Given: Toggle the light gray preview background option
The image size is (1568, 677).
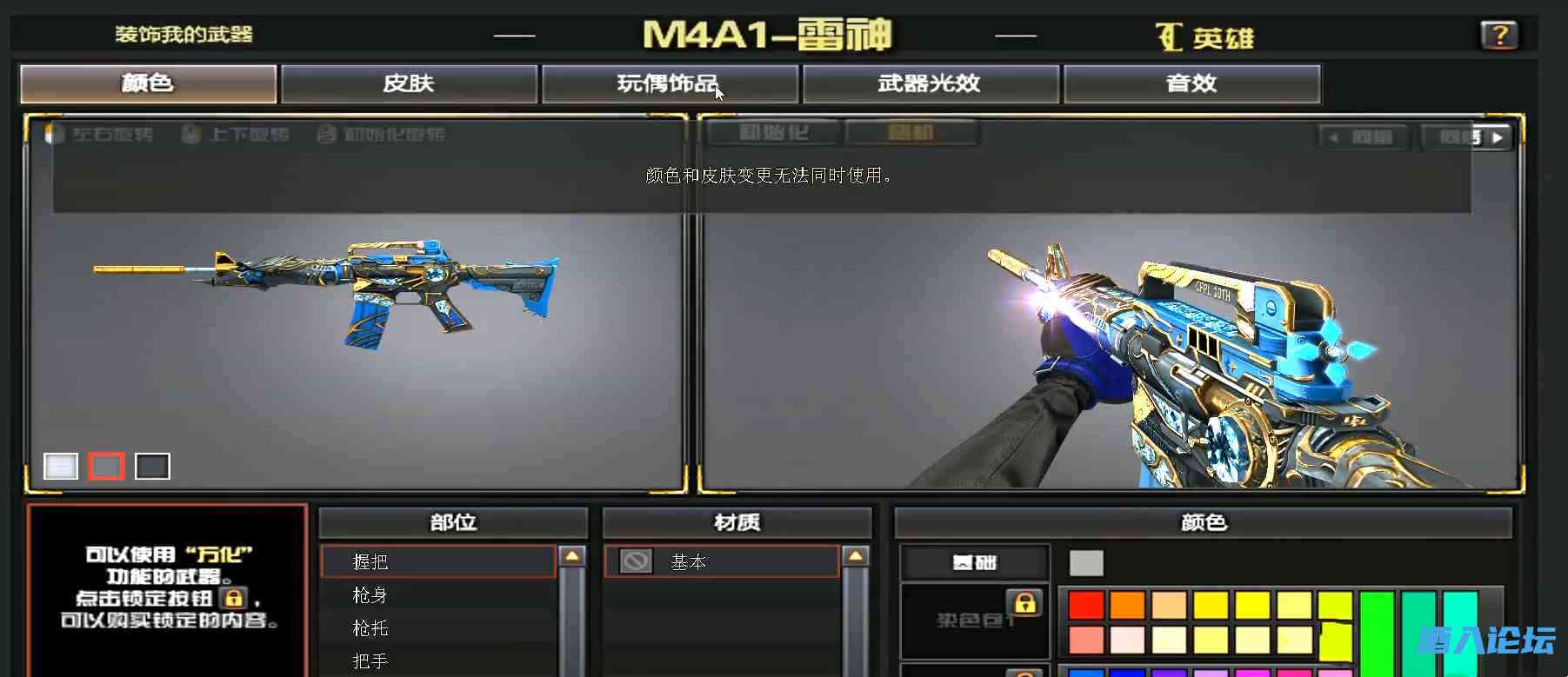Looking at the screenshot, I should 60,467.
